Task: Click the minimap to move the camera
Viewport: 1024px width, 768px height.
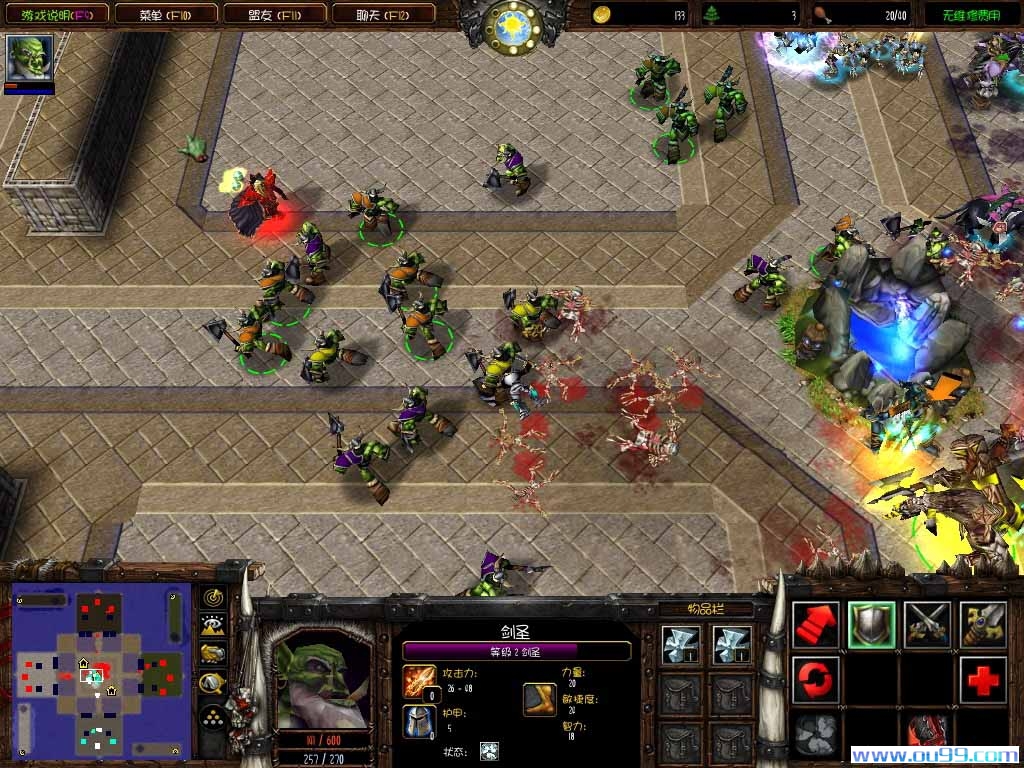Action: 101,672
